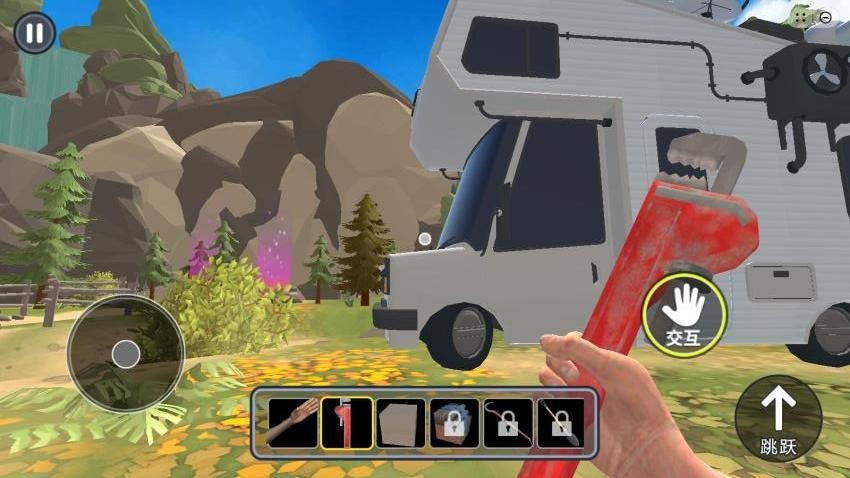Select the red pipe wrench hotbar slot
The width and height of the screenshot is (850, 478).
tap(346, 423)
